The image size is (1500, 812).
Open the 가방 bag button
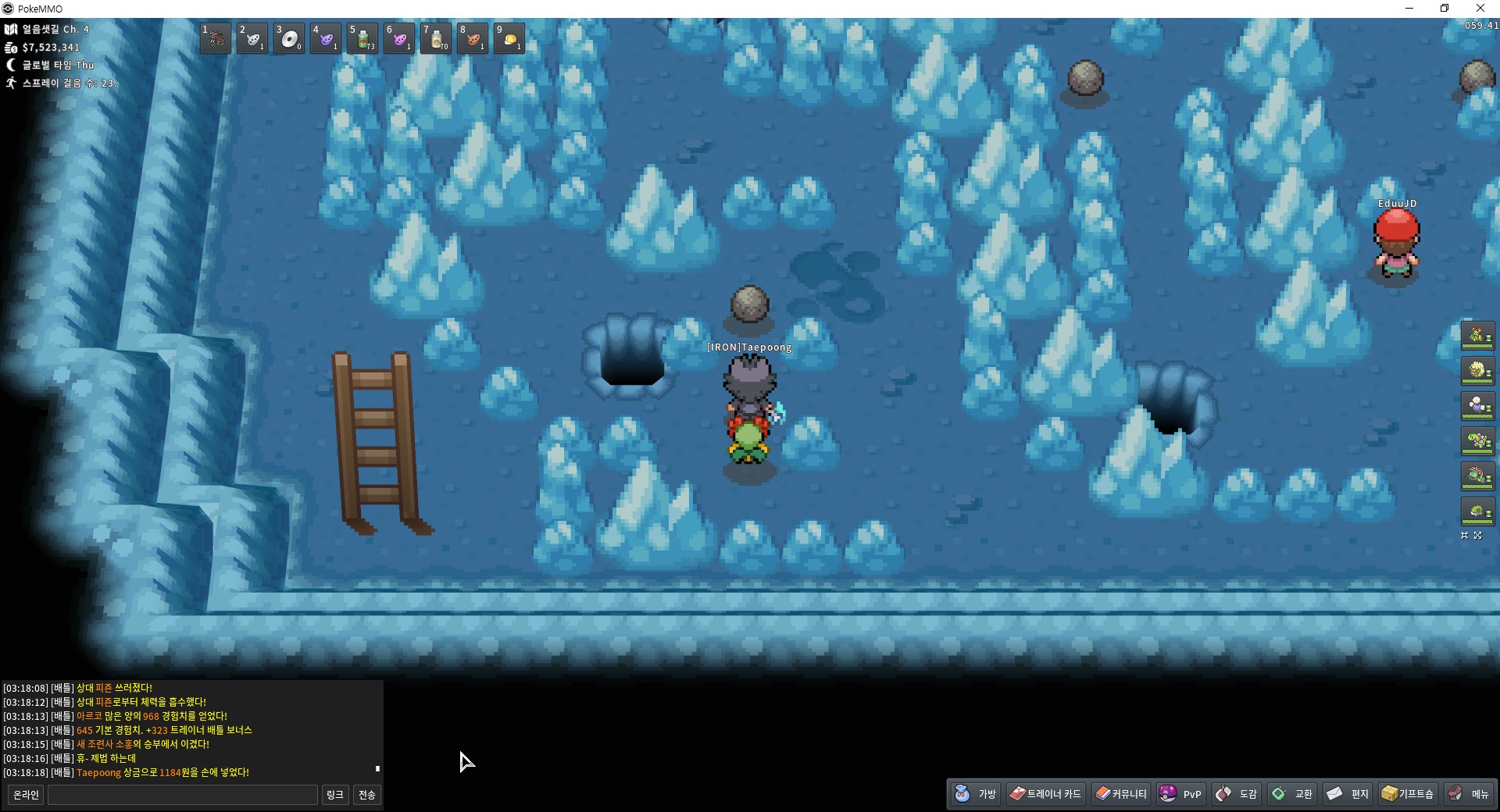point(977,794)
